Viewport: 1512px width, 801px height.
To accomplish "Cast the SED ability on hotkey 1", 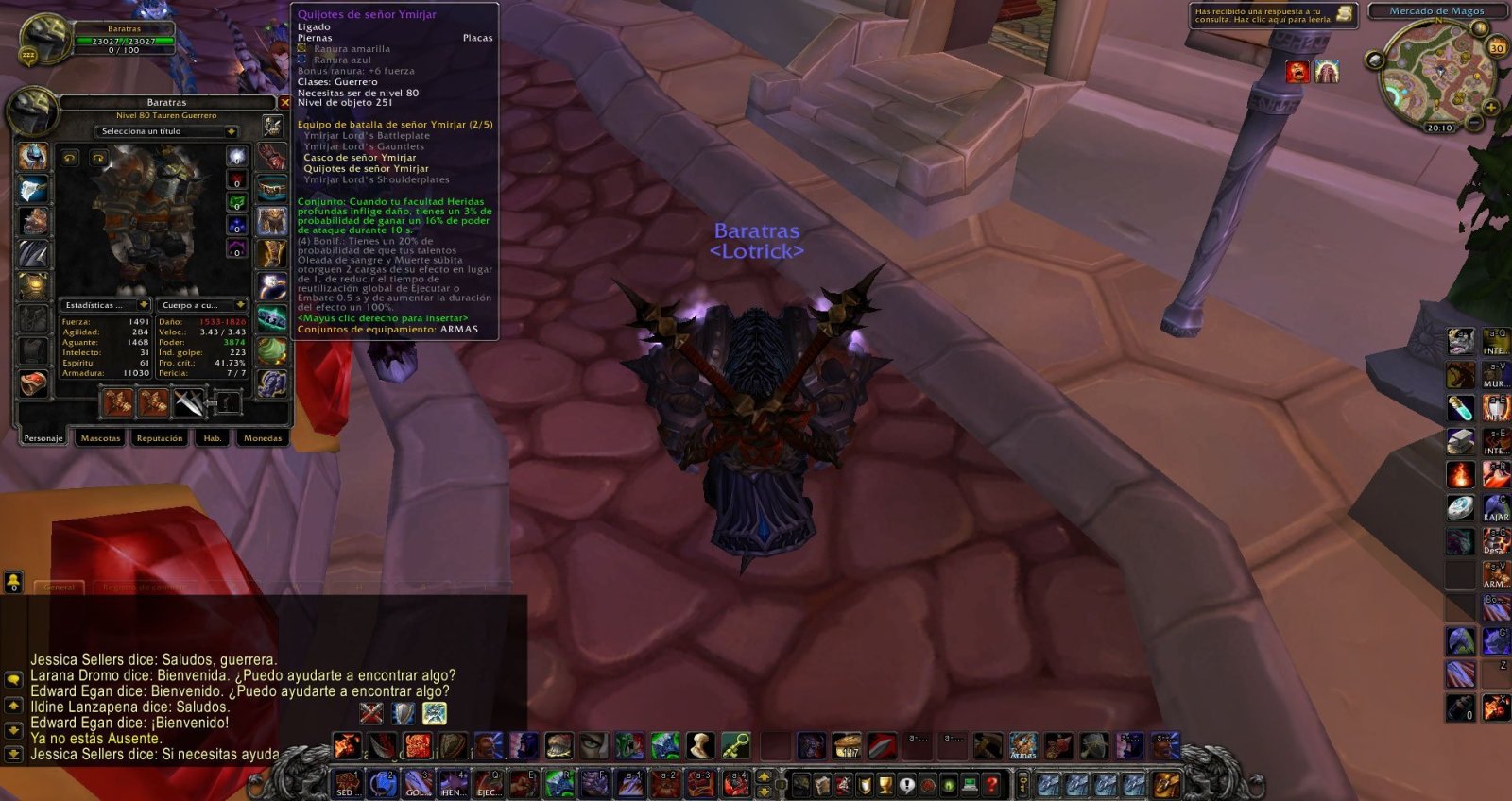I will click(347, 781).
